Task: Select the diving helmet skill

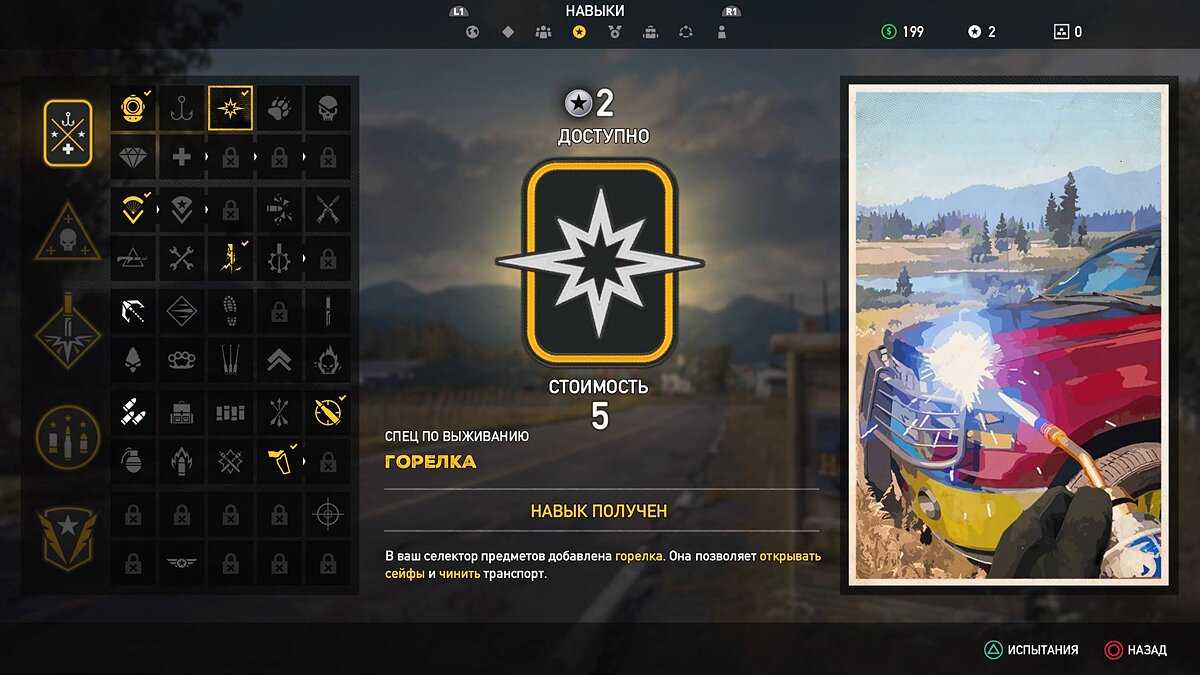Action: [132, 108]
